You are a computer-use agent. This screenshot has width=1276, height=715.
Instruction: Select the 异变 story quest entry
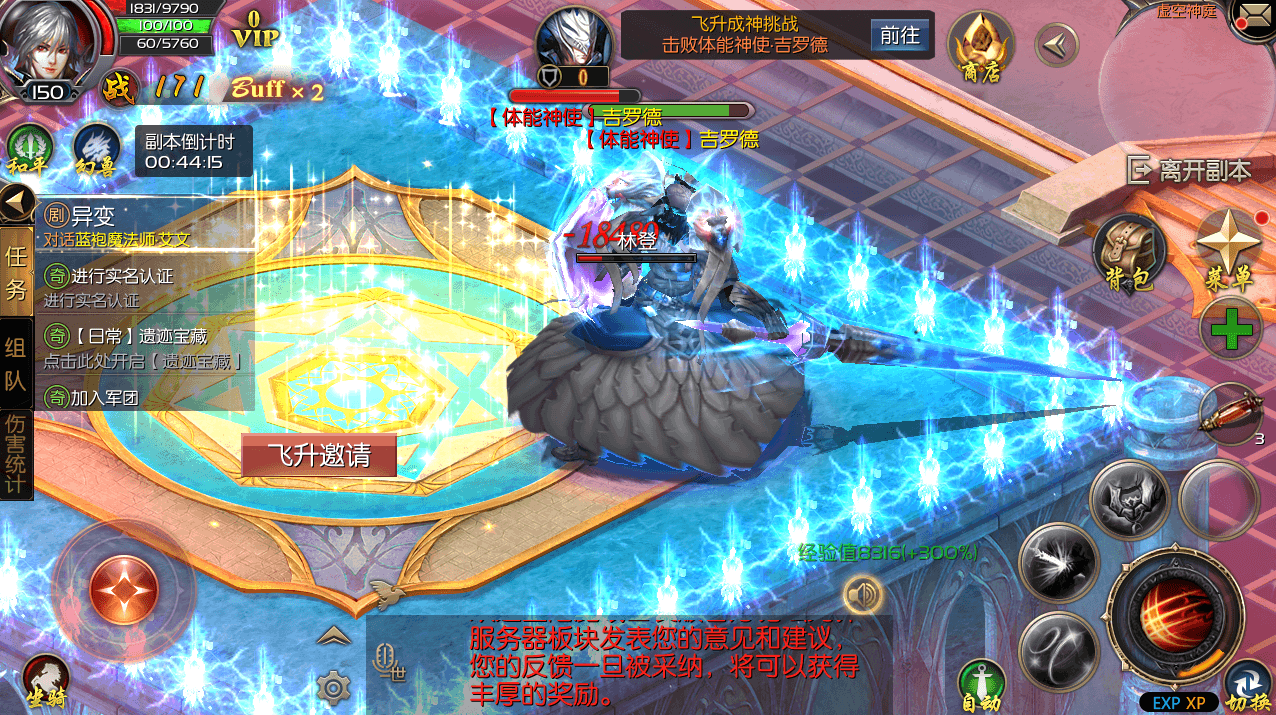point(146,226)
